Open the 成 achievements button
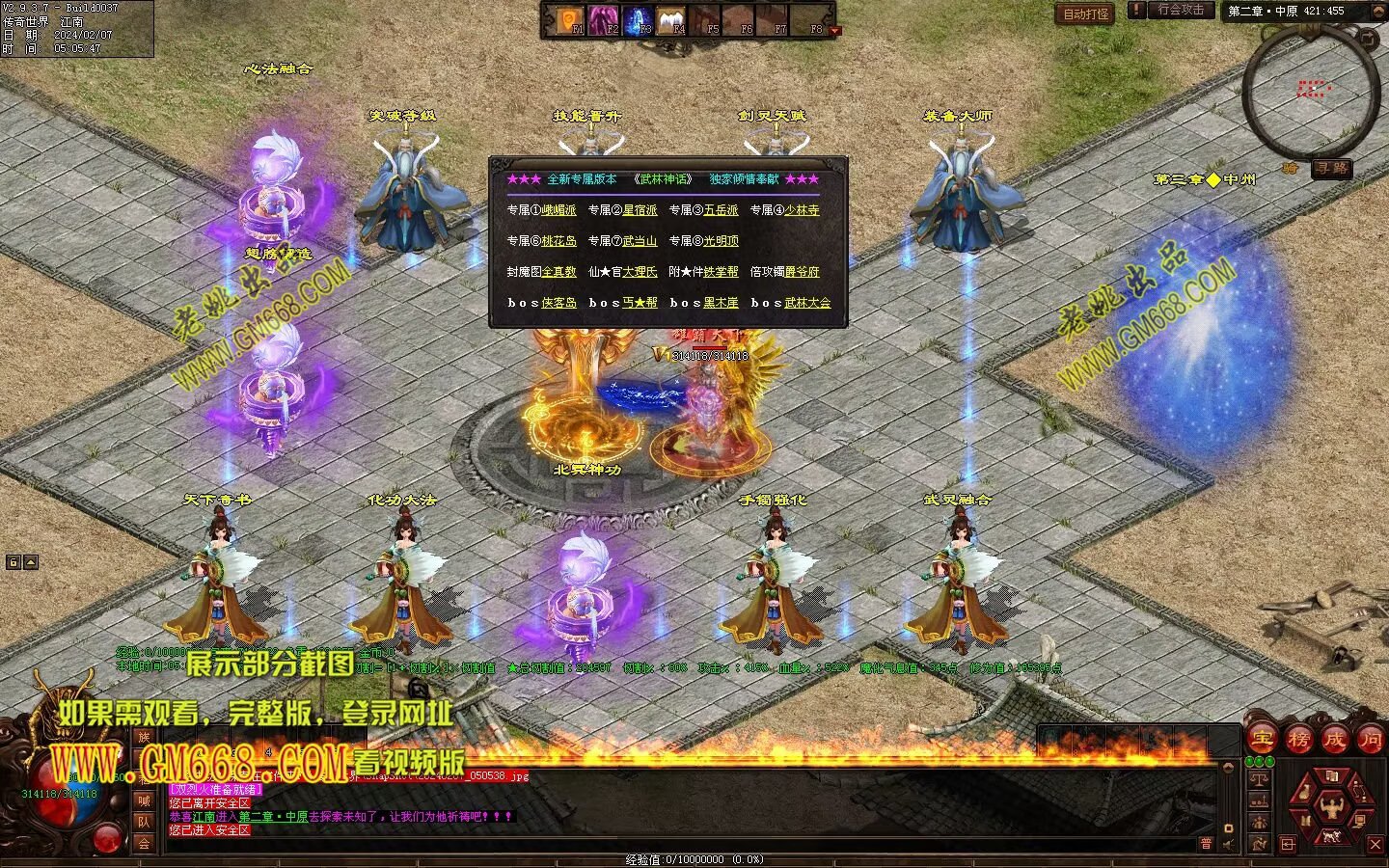 click(1335, 740)
